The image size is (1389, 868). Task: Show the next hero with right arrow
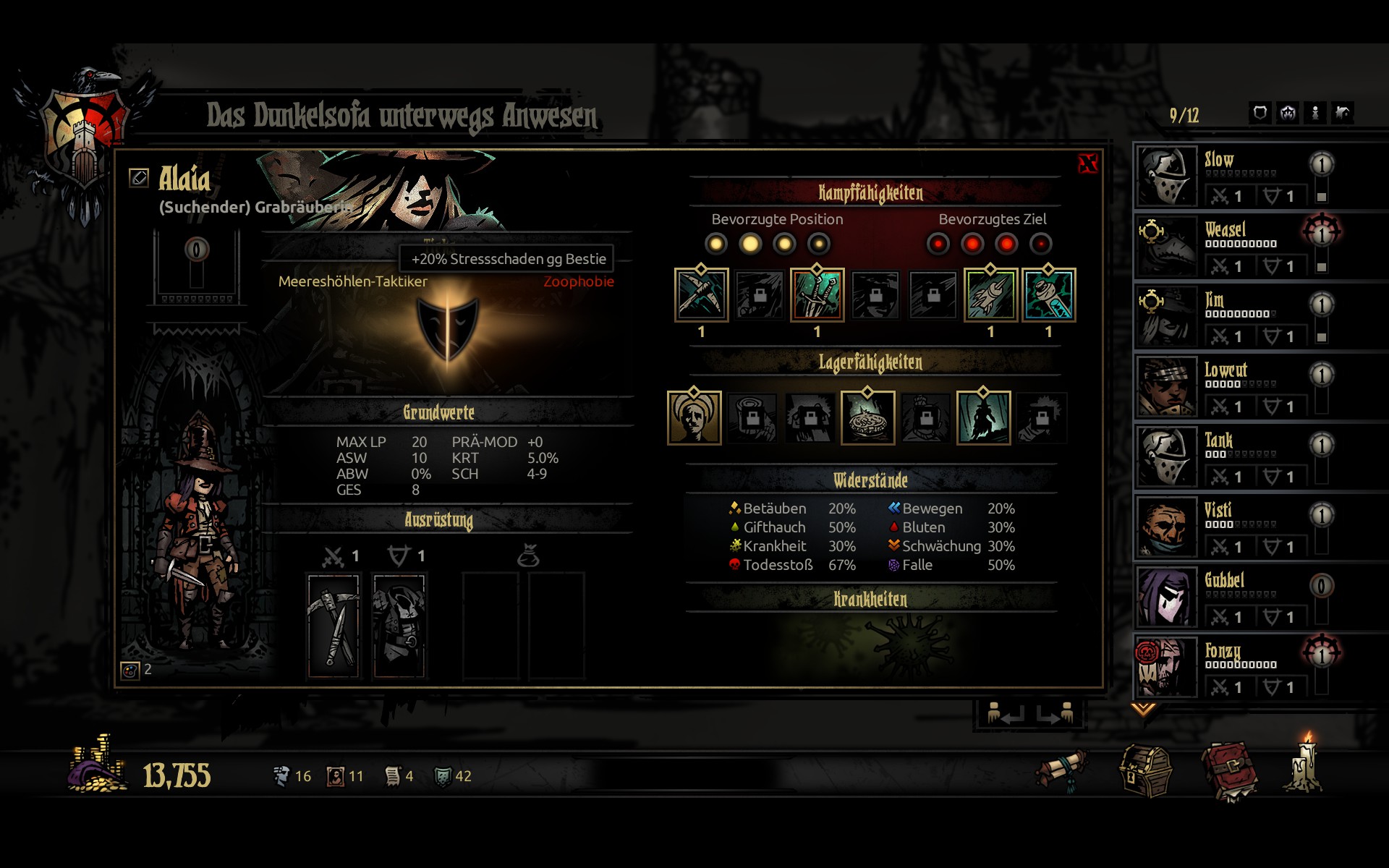click(x=1055, y=714)
